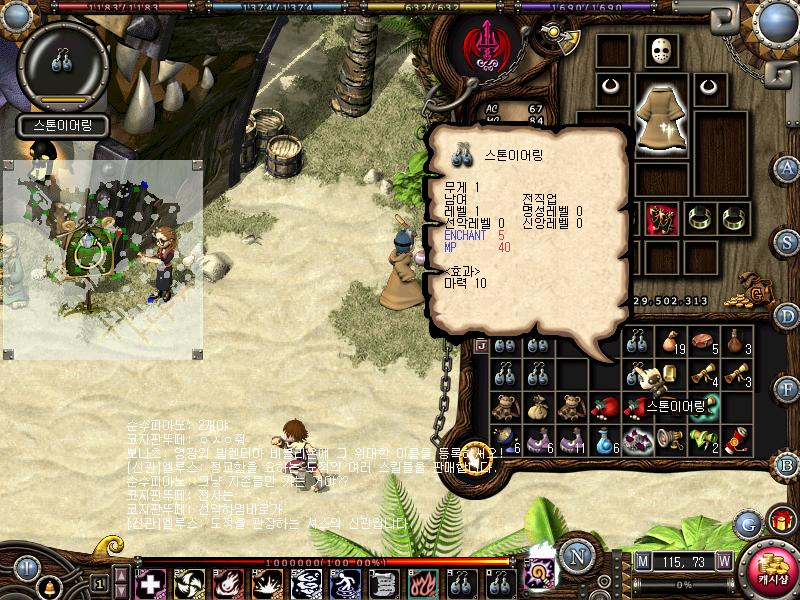Click the equipped red emblem item slot
The width and height of the screenshot is (800, 600).
pos(660,217)
